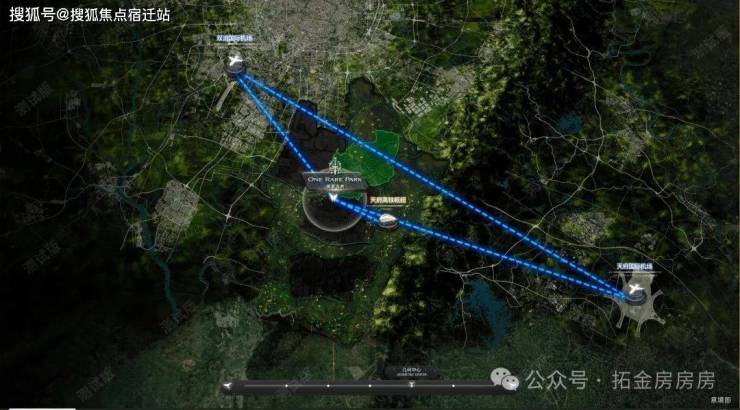Image resolution: width=740 pixels, height=410 pixels.
Task: Choose the Tianfu International Airport marker
Action: (x=635, y=288)
